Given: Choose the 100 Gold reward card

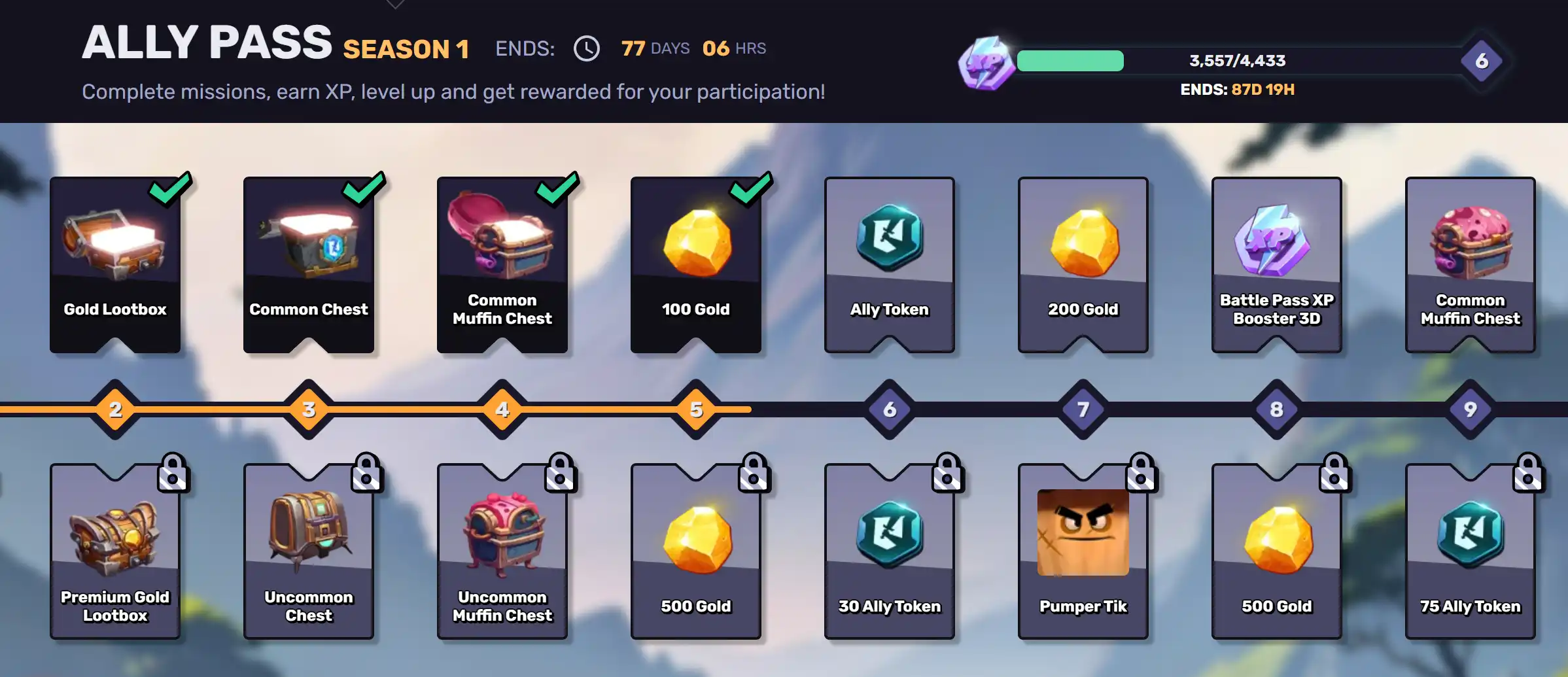Looking at the screenshot, I should tap(696, 265).
